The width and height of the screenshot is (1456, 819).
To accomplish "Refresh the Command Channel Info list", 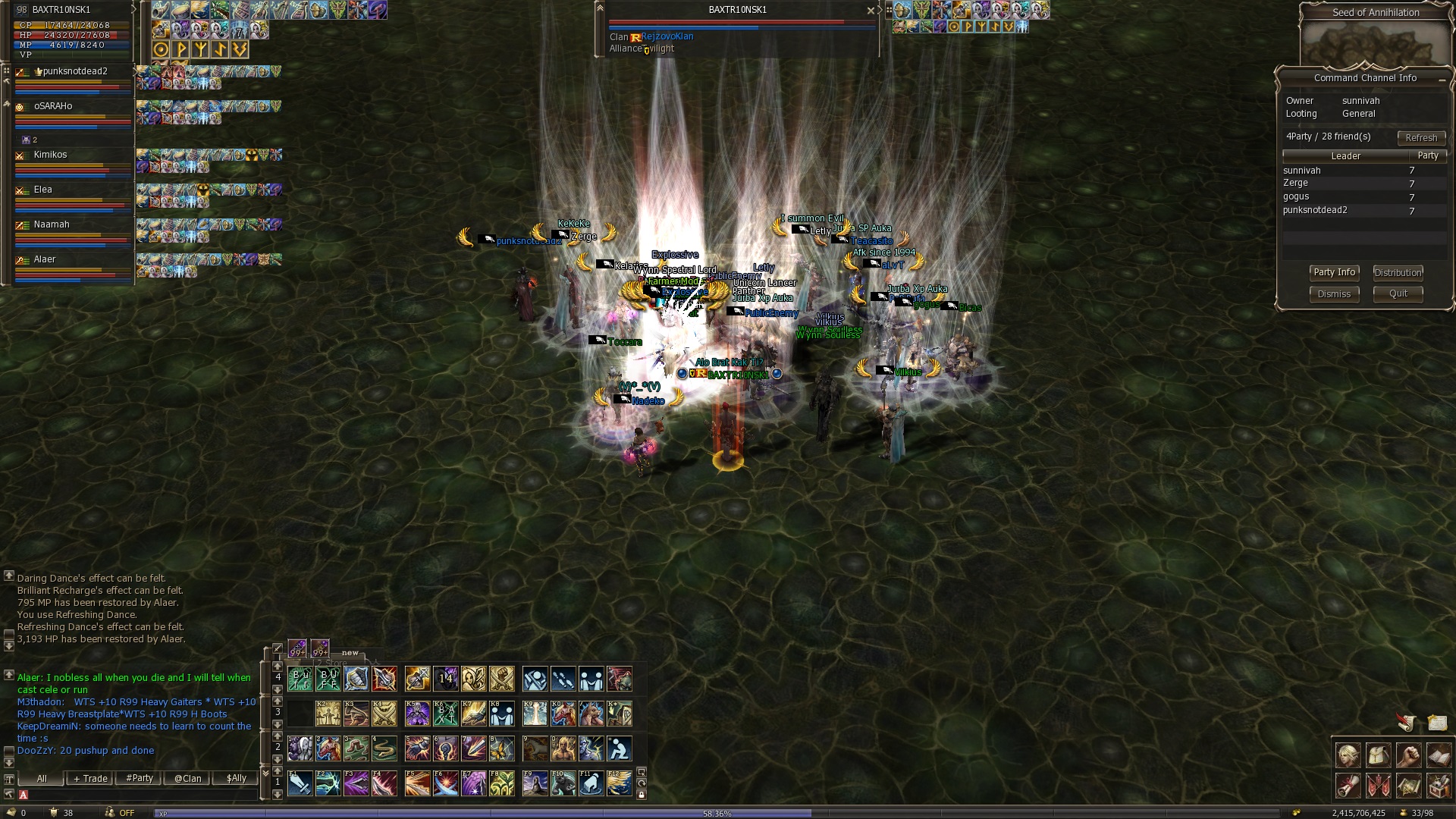I will [1420, 138].
